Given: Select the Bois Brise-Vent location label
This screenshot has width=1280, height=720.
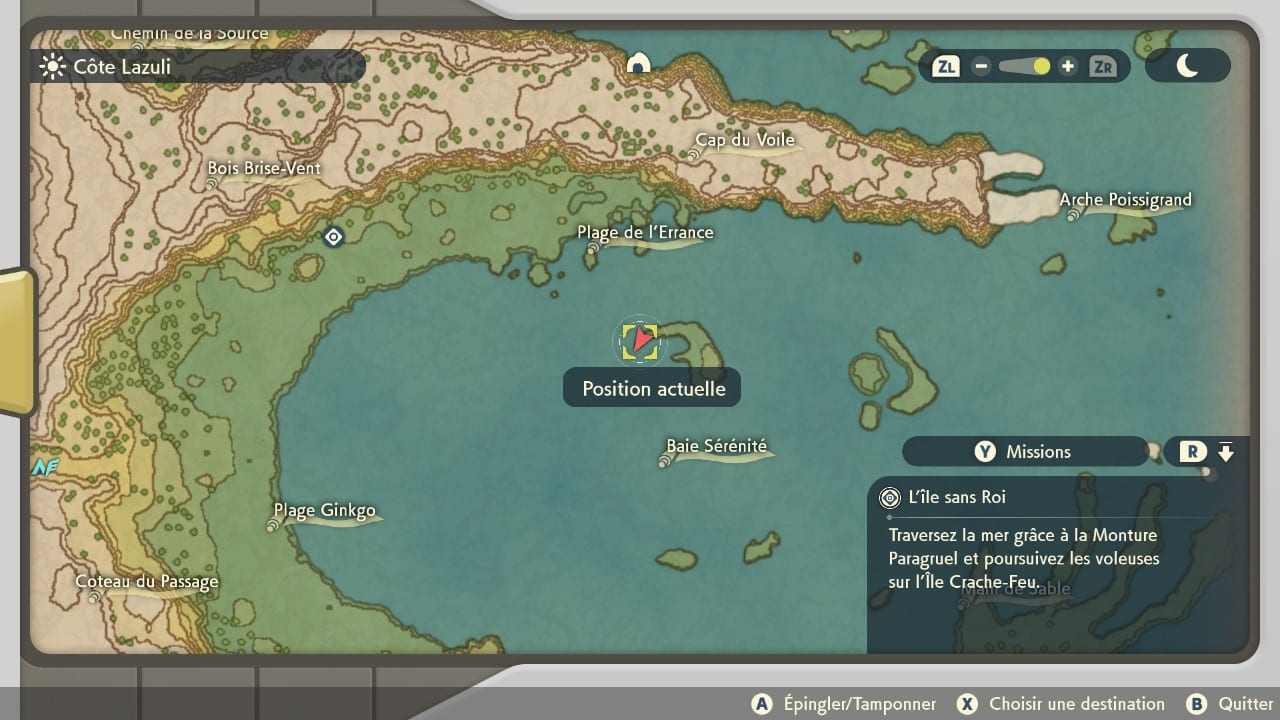Looking at the screenshot, I should (x=264, y=169).
